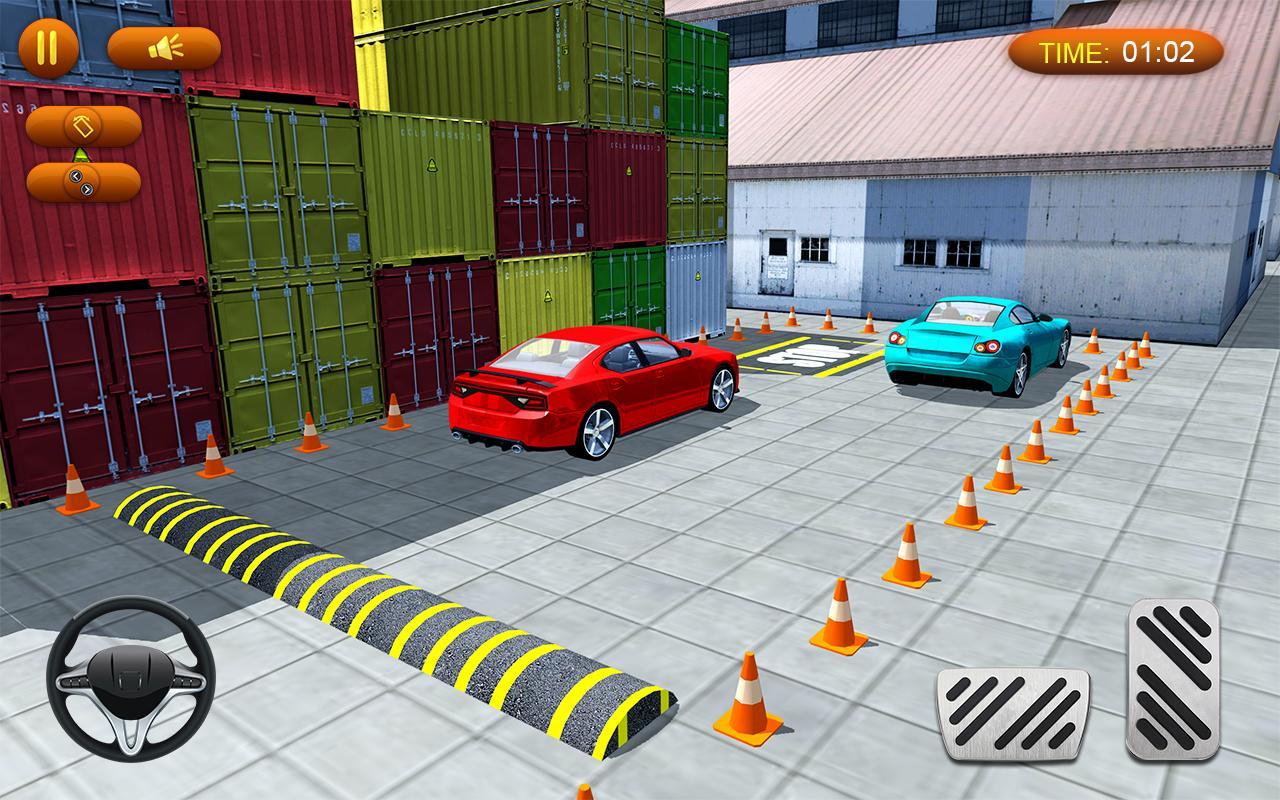The image size is (1280, 800).
Task: Click the STOP road marking
Action: [805, 355]
